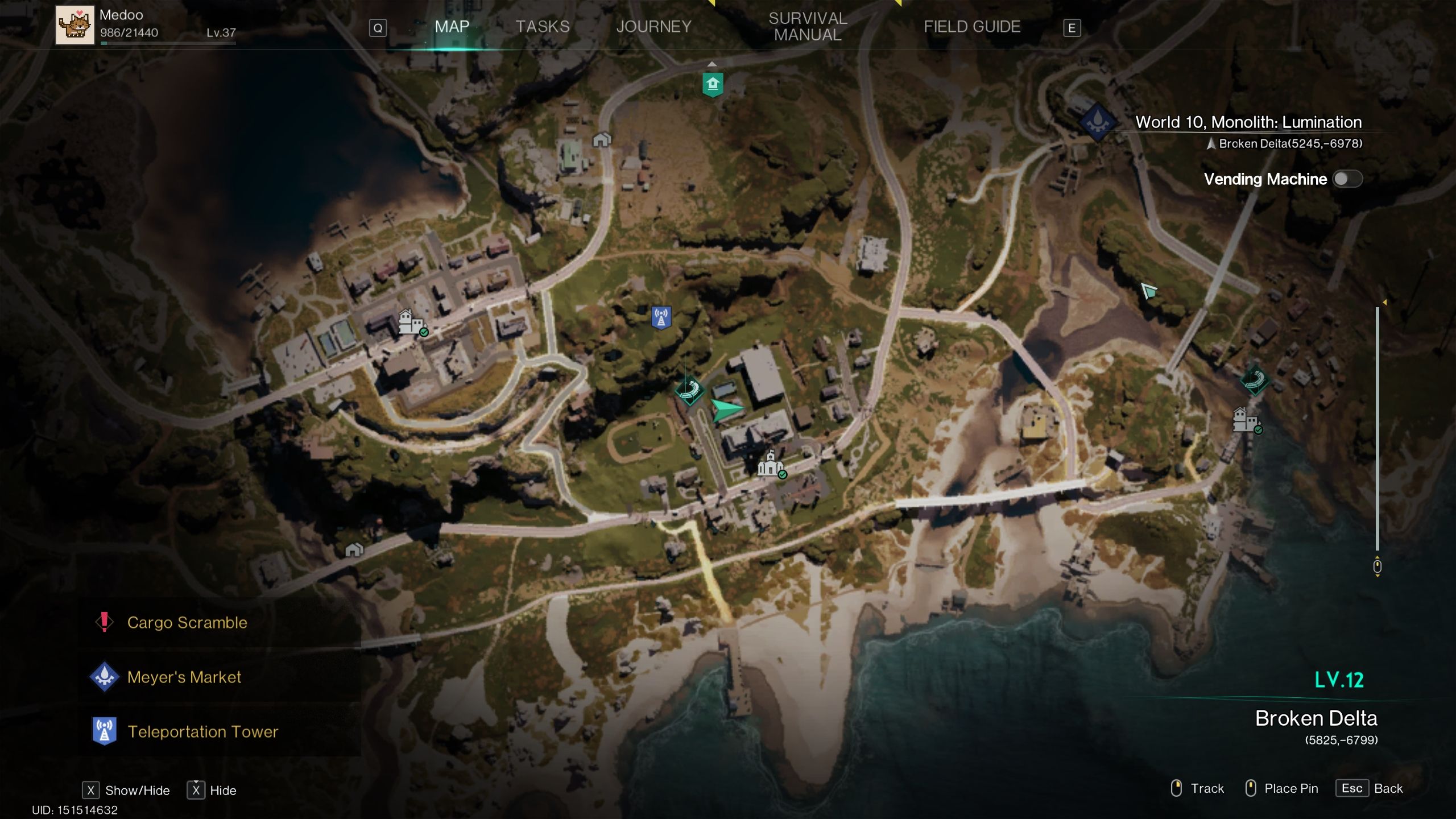Enable the Vending Machine toggle
1456x819 pixels.
pos(1349,179)
